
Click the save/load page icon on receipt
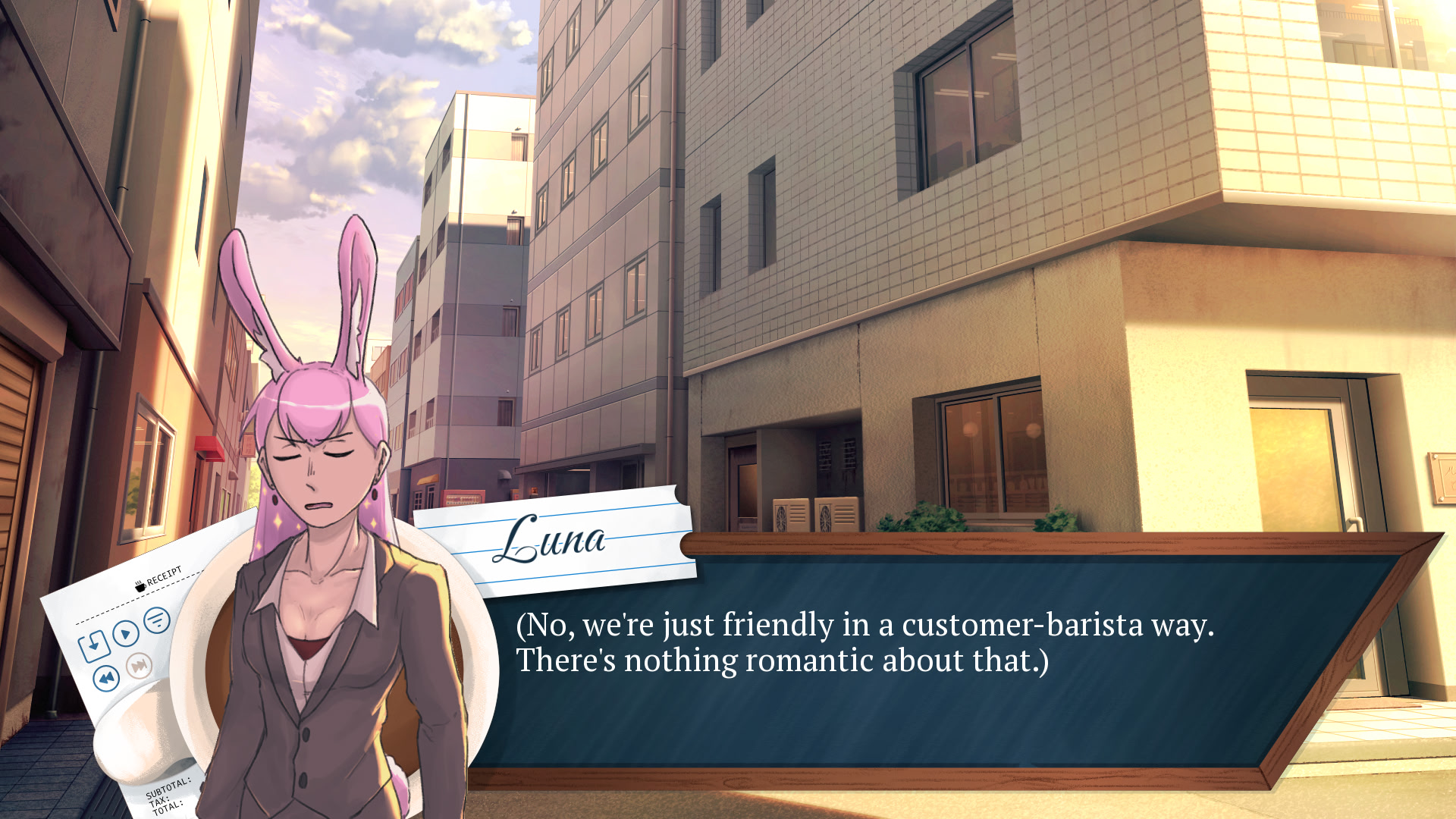pyautogui.click(x=94, y=645)
